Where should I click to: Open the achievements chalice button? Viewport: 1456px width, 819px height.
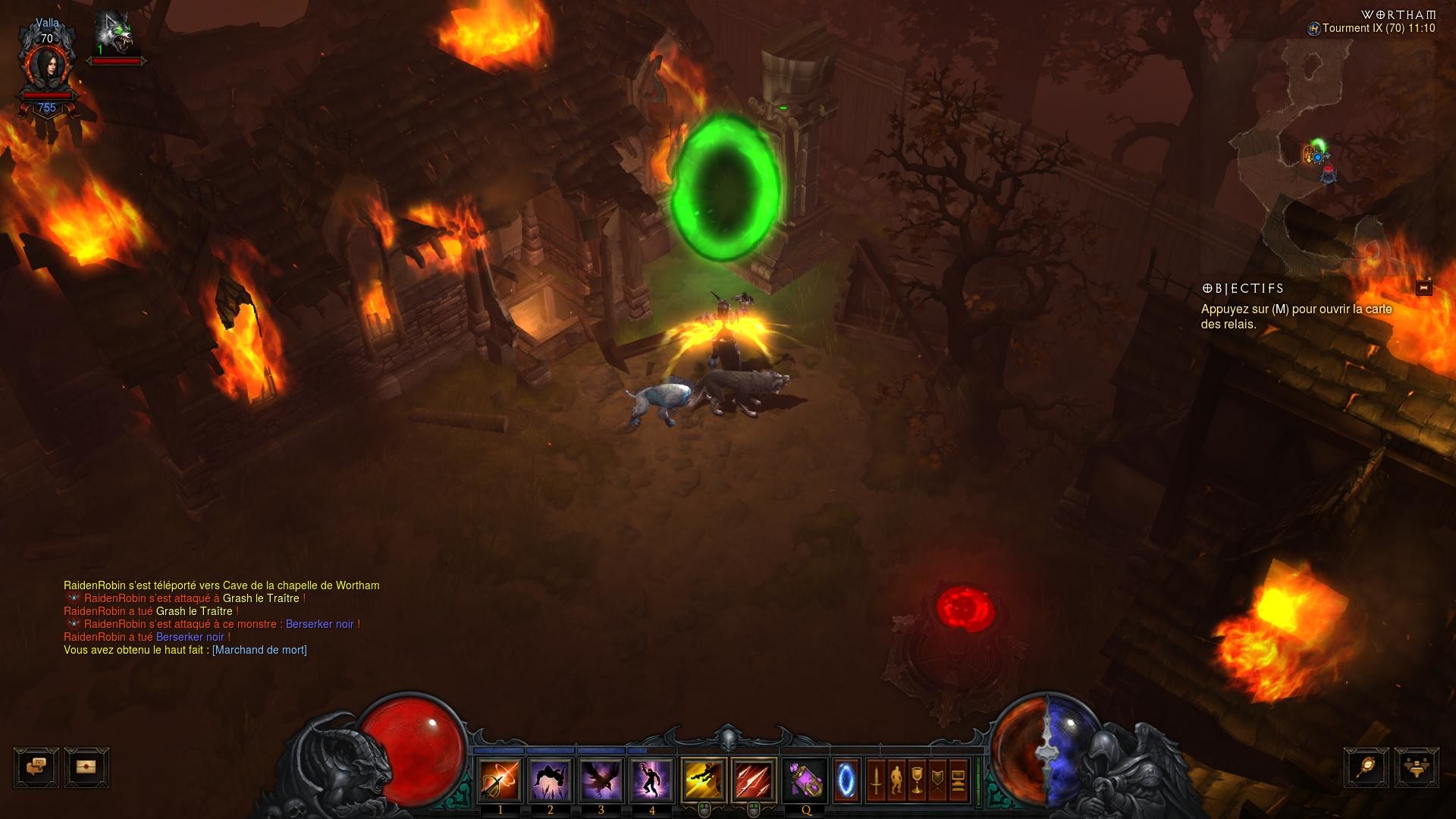click(917, 780)
